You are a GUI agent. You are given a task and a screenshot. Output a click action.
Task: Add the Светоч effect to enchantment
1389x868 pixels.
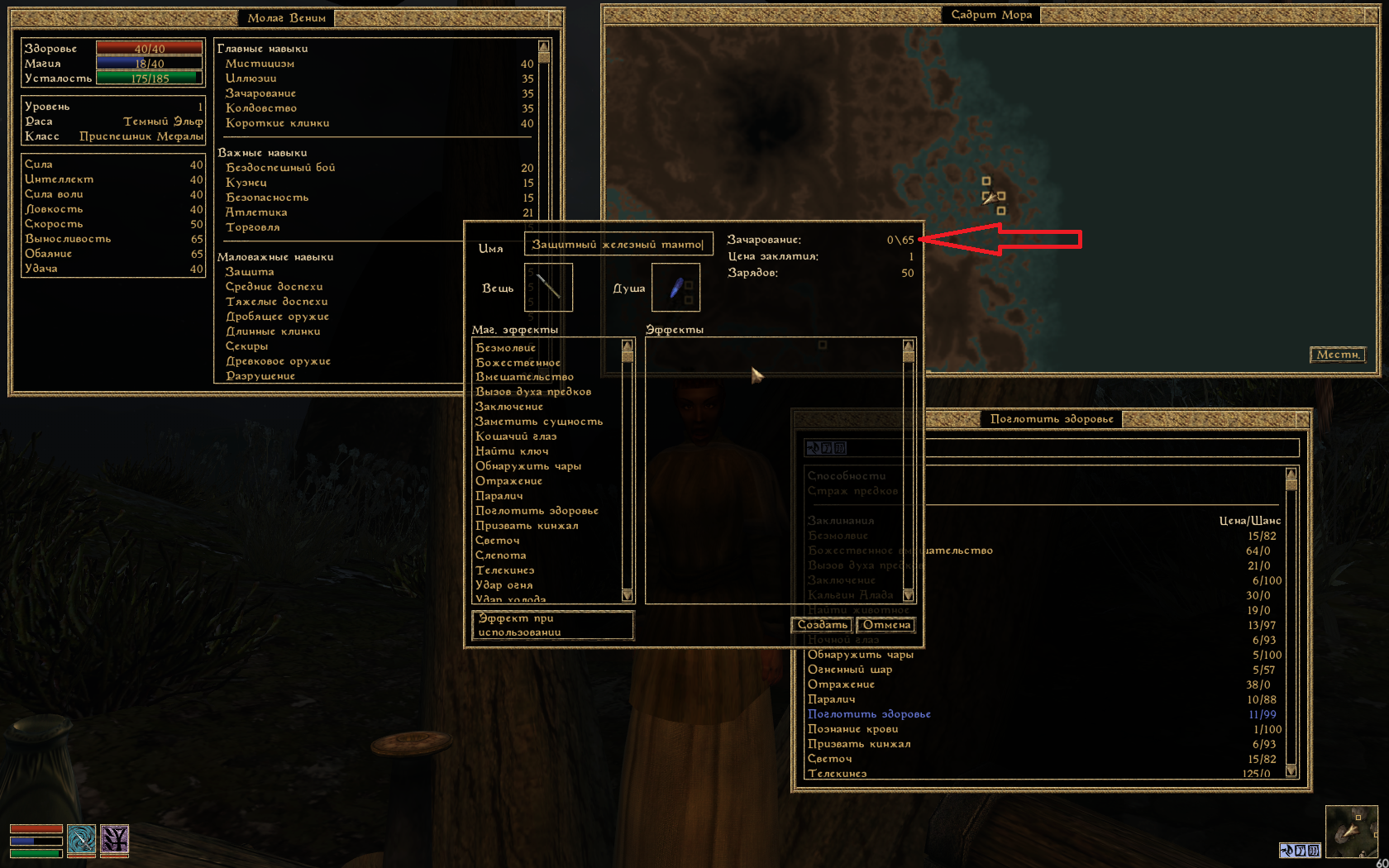pyautogui.click(x=498, y=541)
